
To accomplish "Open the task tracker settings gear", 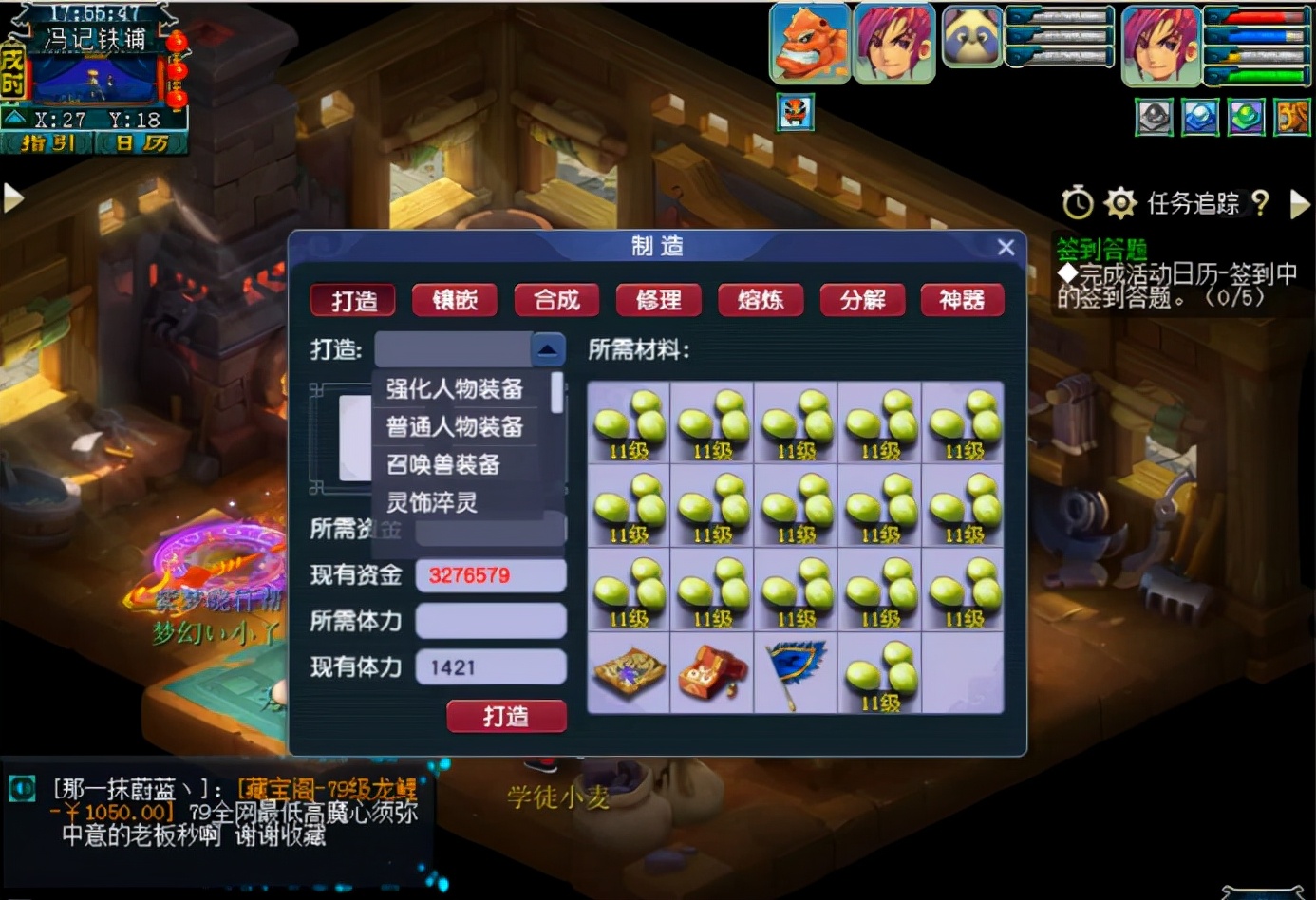I will click(1122, 202).
